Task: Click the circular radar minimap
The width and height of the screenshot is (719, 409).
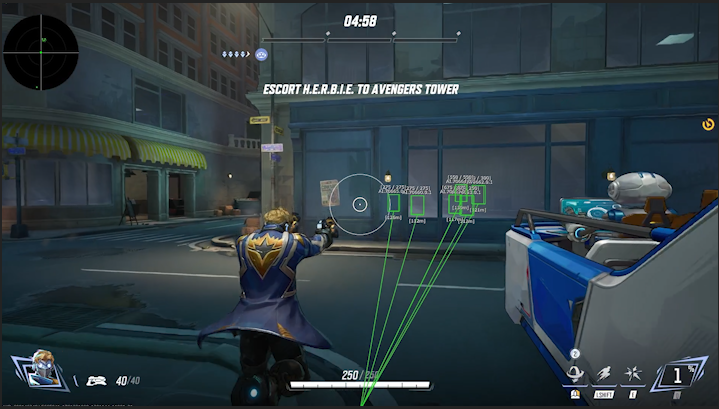Action: [x=41, y=52]
